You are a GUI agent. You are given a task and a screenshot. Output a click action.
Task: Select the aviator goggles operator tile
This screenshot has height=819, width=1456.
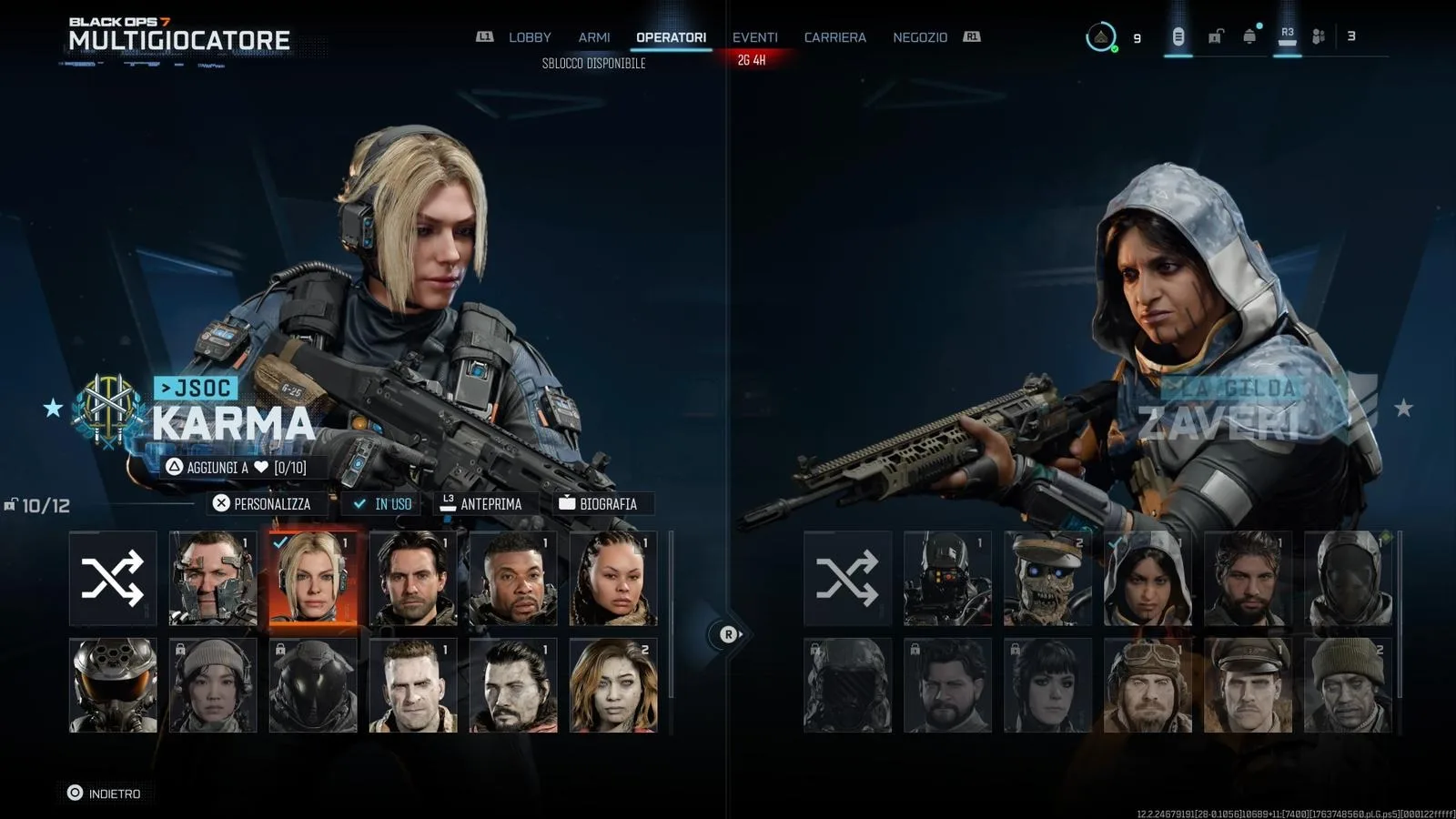[x=1148, y=685]
